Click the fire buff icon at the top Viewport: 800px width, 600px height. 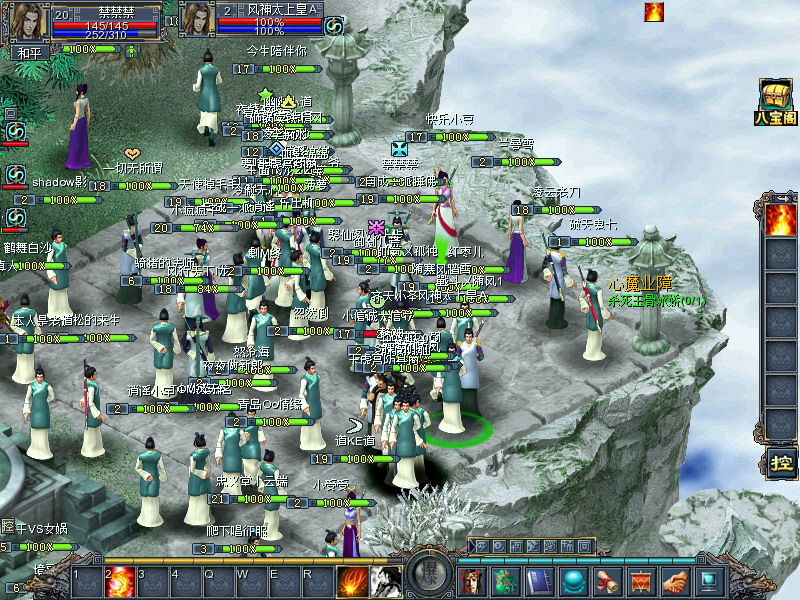[654, 12]
